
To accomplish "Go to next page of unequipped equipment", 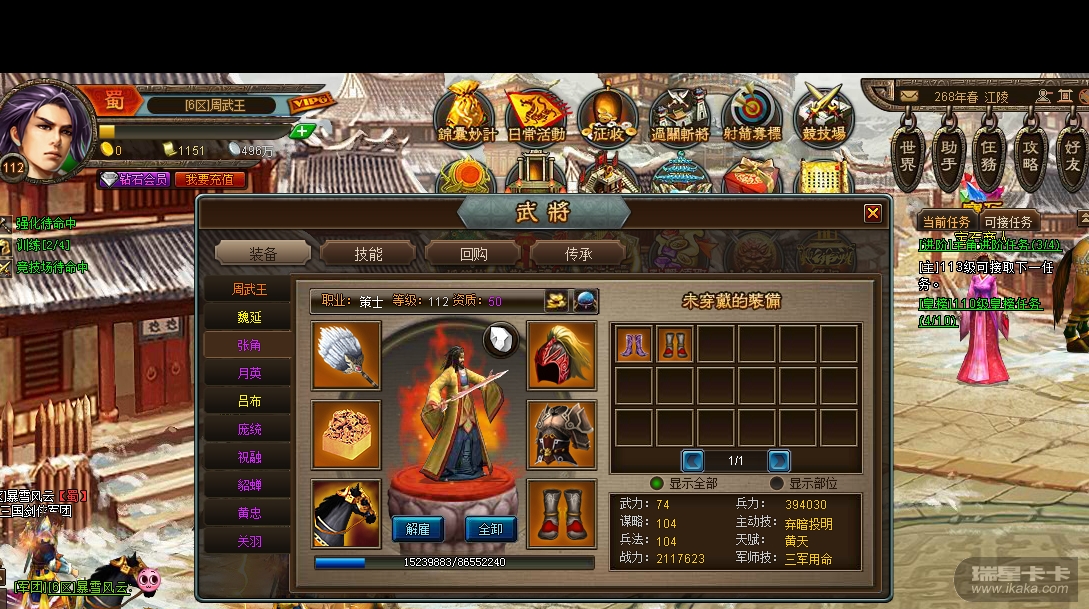I will click(779, 461).
